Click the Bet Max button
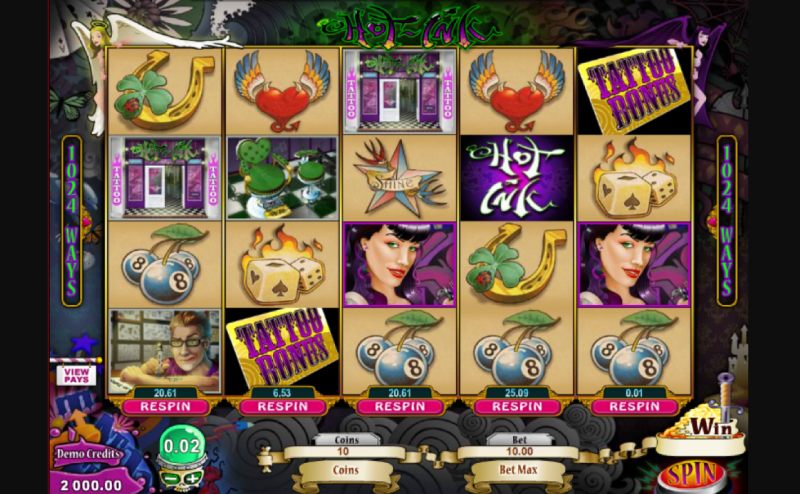The width and height of the screenshot is (800, 494). click(x=517, y=466)
